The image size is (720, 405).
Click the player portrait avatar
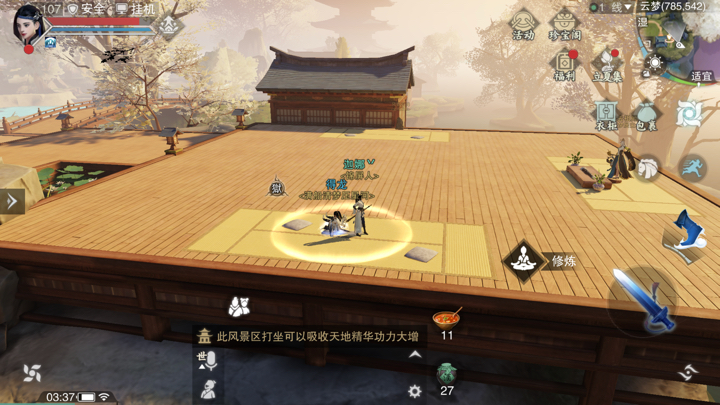pyautogui.click(x=27, y=24)
